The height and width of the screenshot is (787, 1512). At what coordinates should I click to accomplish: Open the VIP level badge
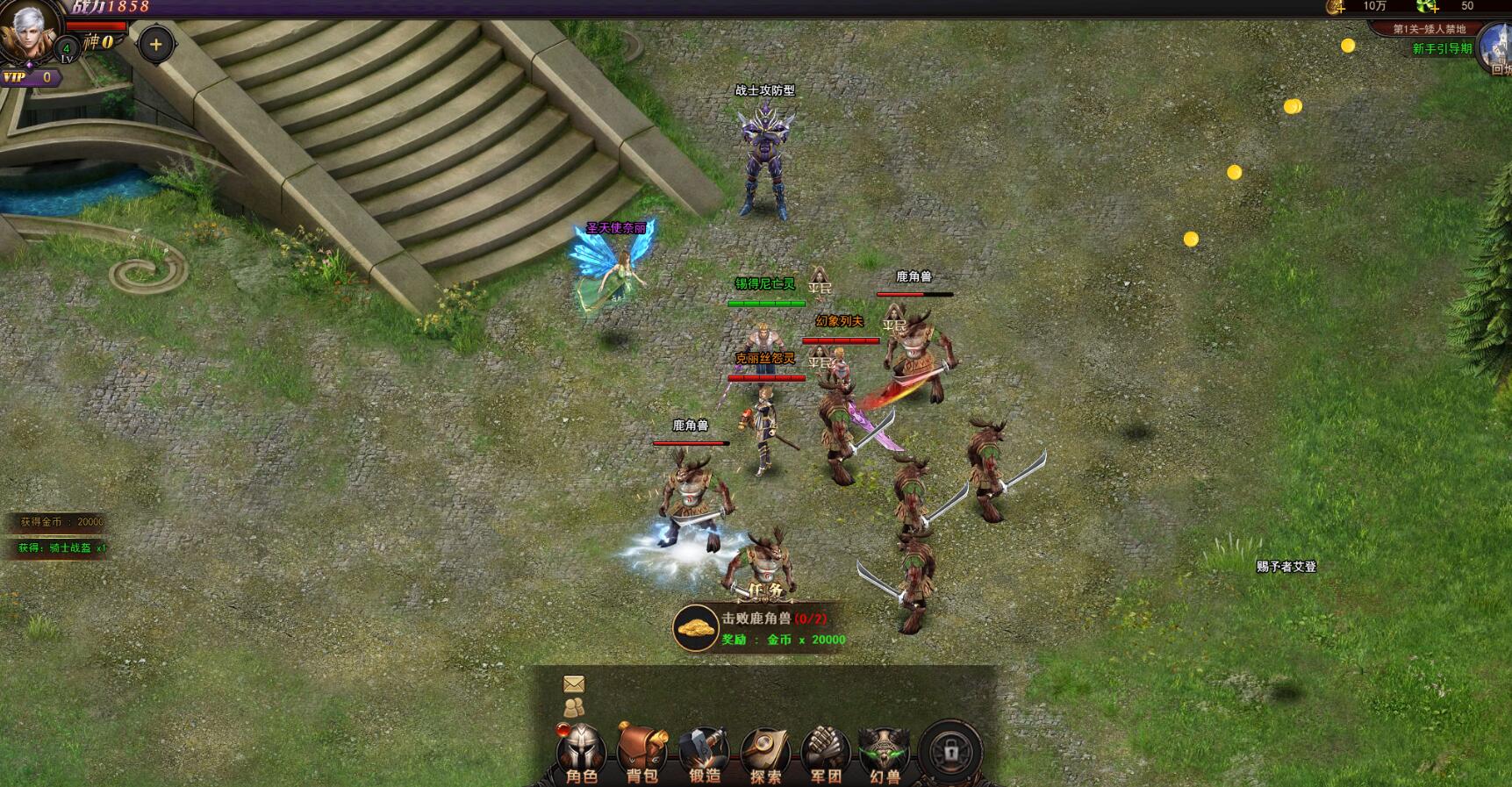pos(30,77)
